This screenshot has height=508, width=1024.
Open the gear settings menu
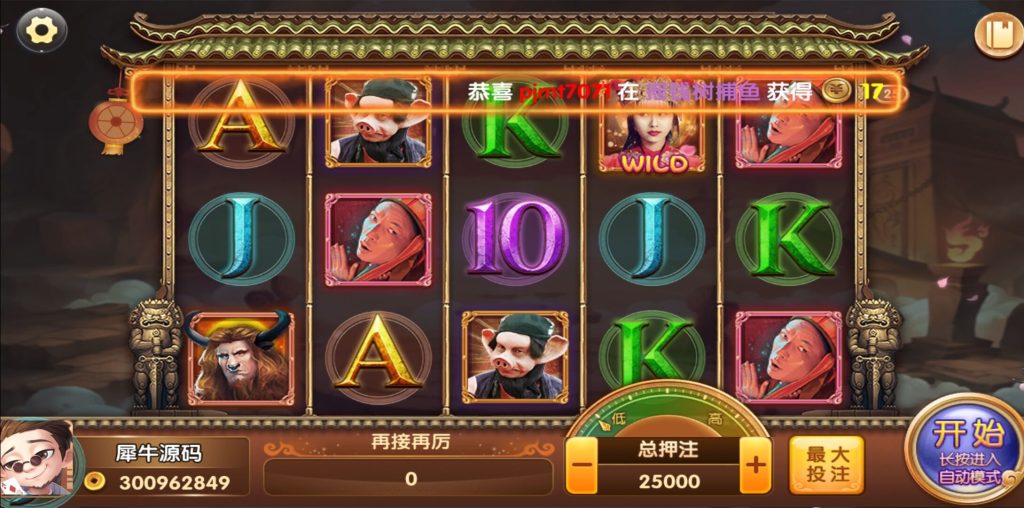coord(41,30)
